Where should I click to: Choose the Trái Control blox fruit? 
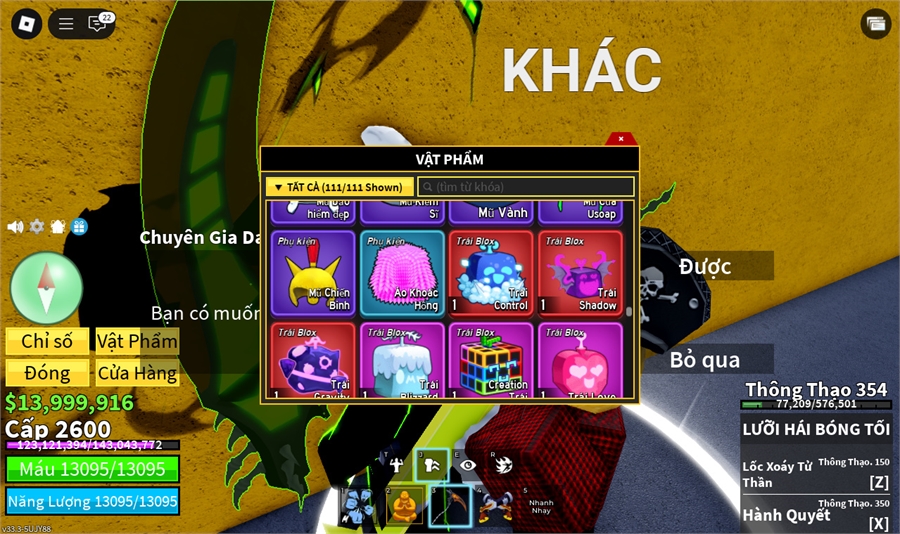(491, 273)
